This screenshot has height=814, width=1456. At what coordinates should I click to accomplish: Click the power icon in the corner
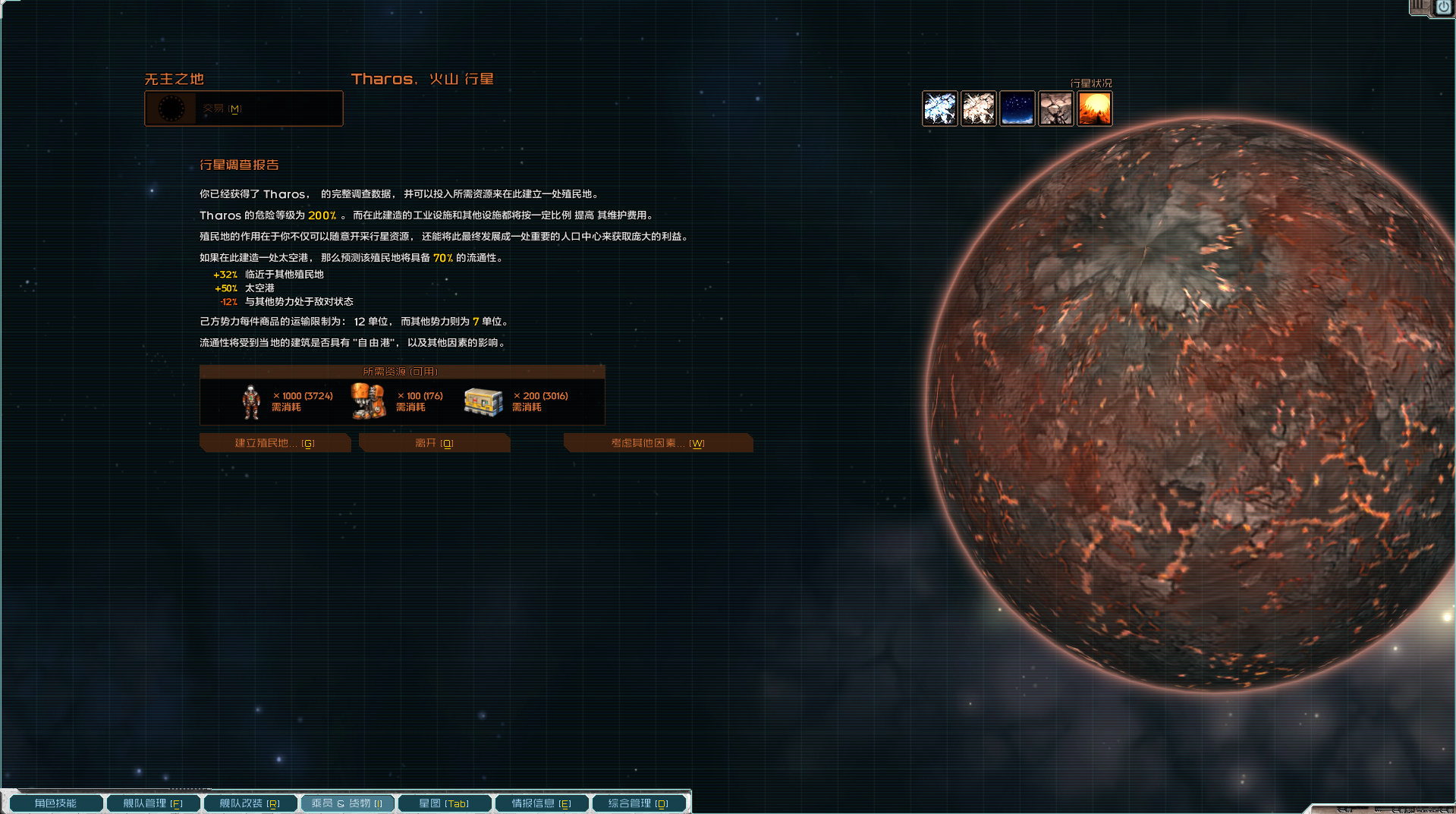coord(1443,8)
